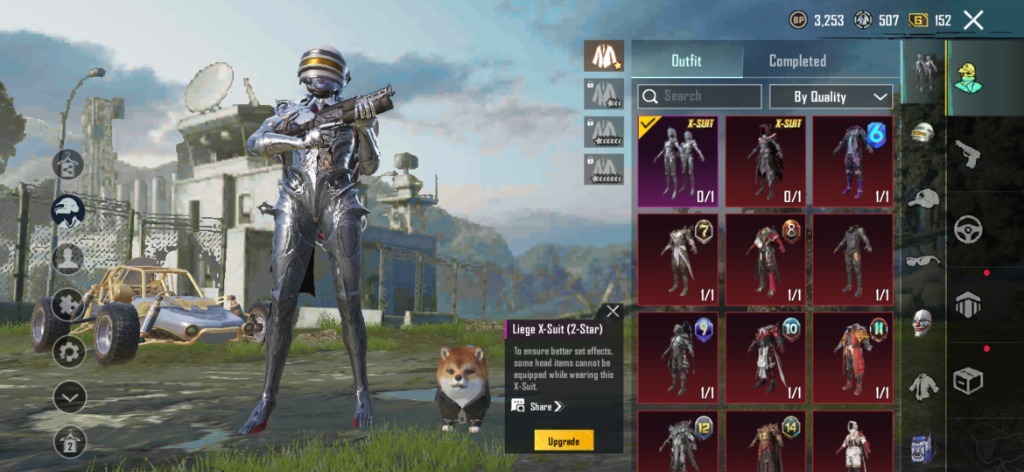
Task: Open the vehicle steering wheel category
Action: (968, 229)
